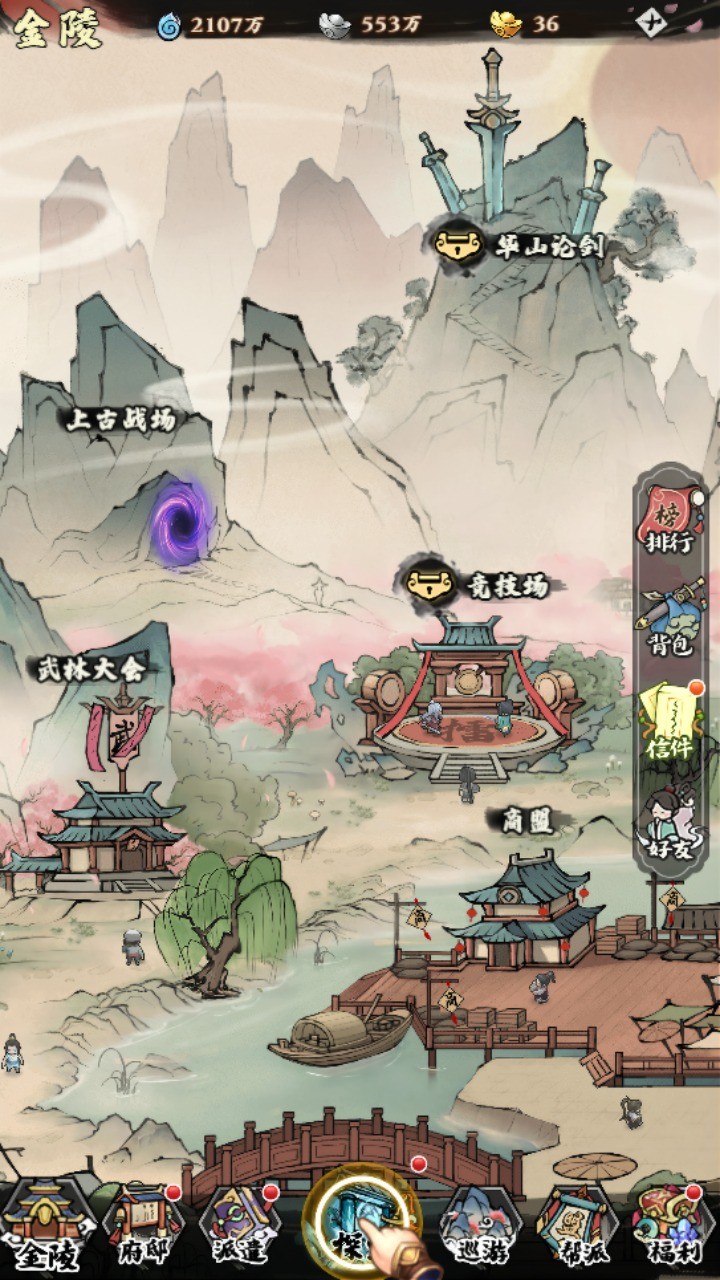Tap the diamond plus button at top
Image resolution: width=720 pixels, height=1280 pixels.
pyautogui.click(x=651, y=23)
